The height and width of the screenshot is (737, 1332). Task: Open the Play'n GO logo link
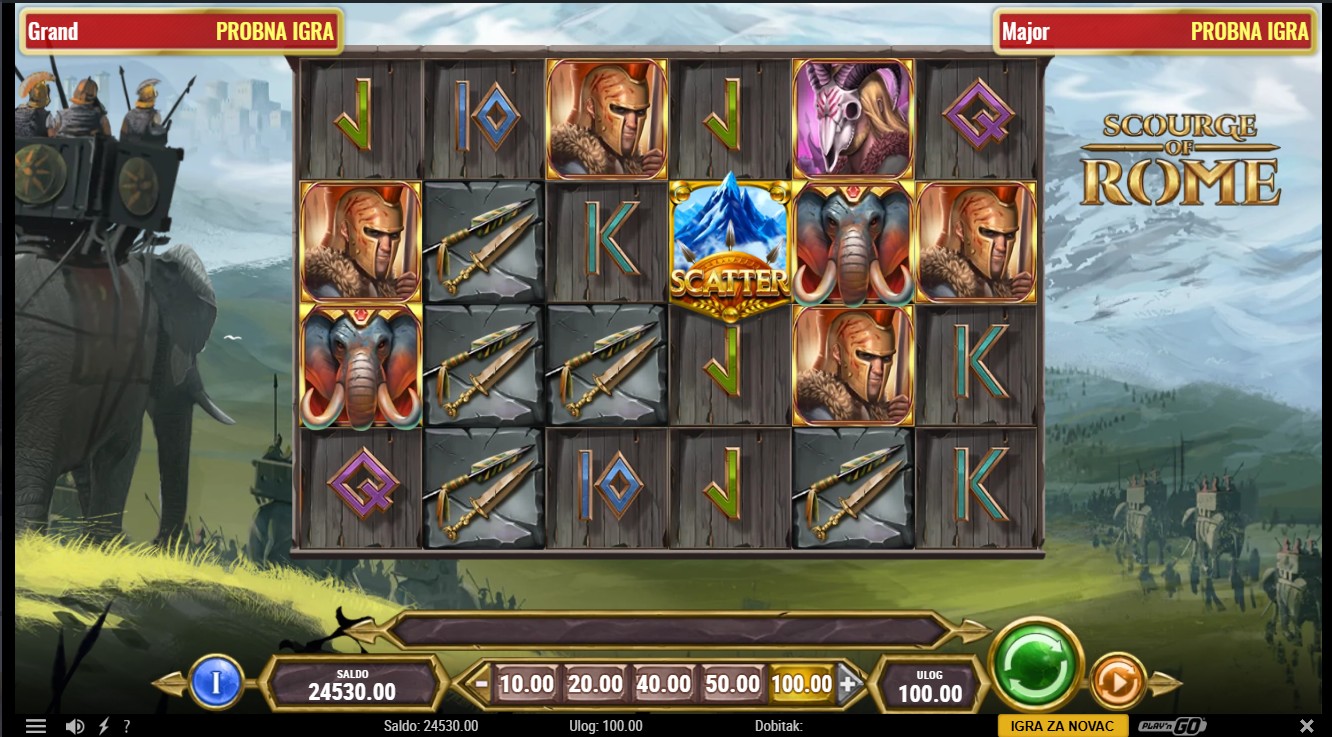(1171, 726)
